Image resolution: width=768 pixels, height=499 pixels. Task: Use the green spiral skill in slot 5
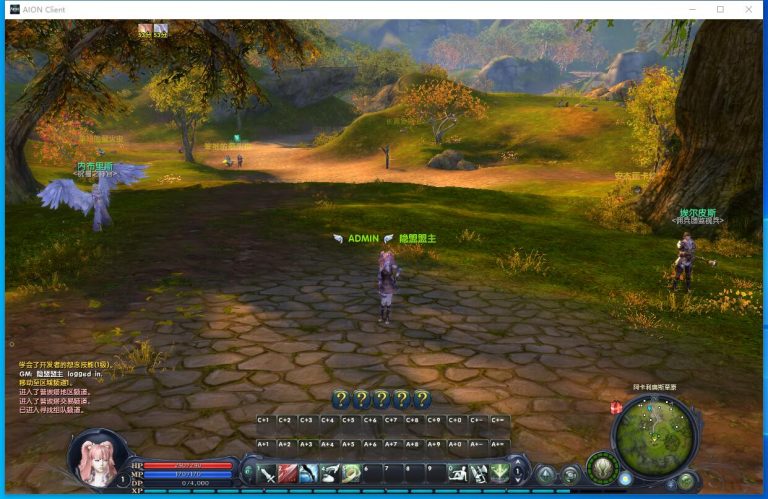pos(351,473)
